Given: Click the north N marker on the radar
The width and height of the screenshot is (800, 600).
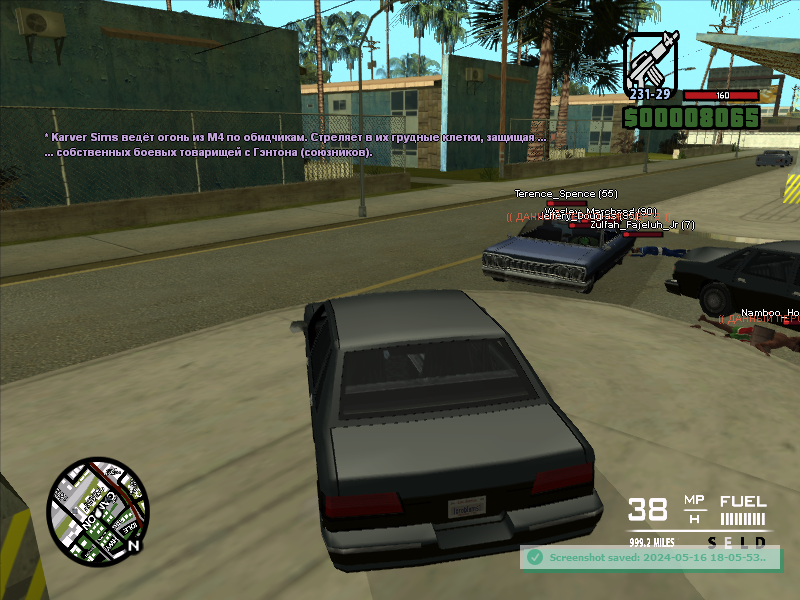Looking at the screenshot, I should 134,547.
